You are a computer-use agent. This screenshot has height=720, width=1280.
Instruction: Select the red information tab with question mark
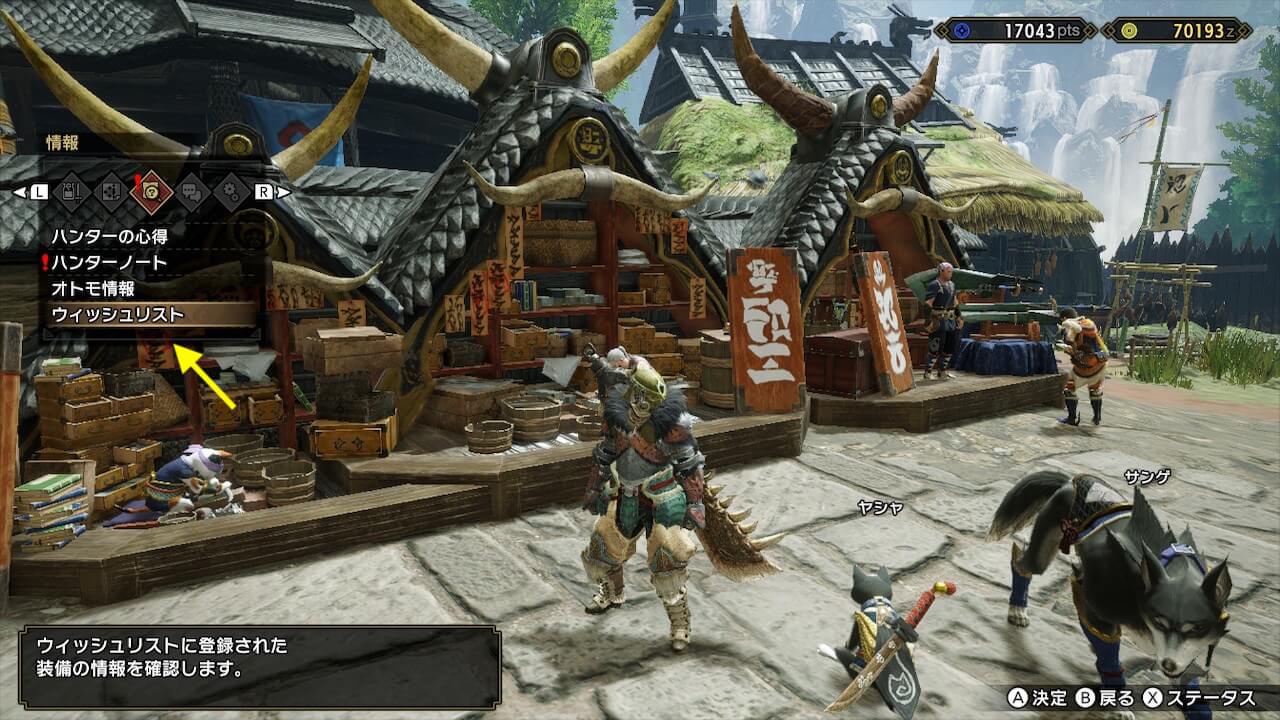point(151,191)
